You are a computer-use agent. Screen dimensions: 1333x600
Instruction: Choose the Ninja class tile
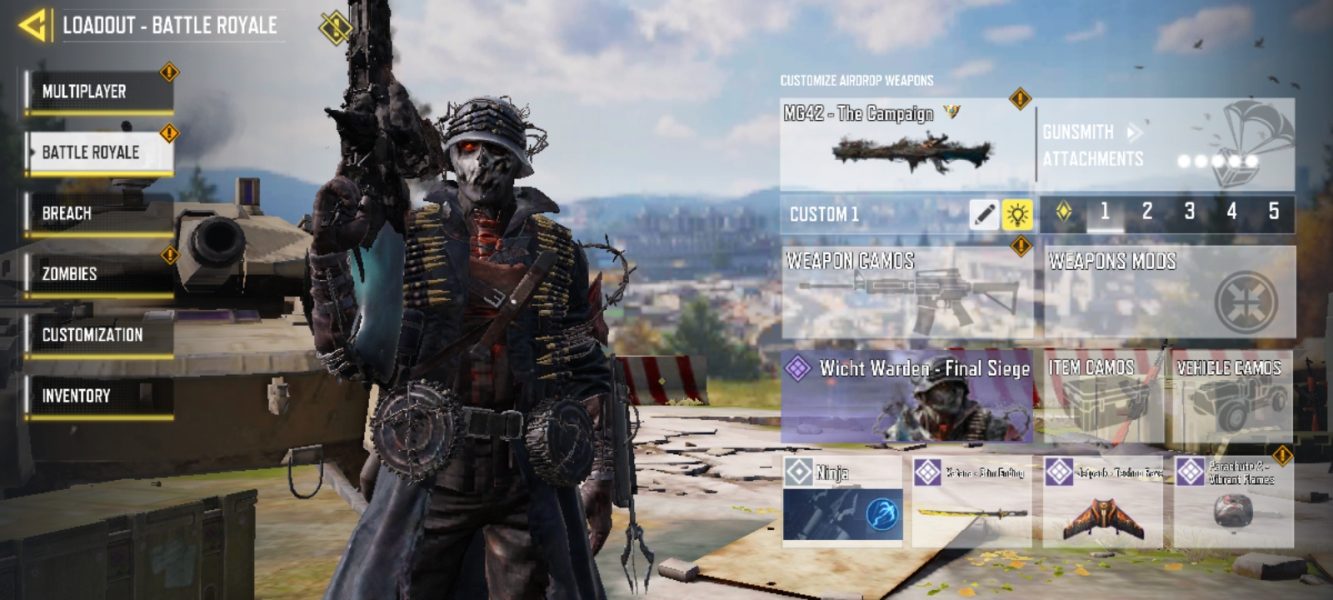[x=842, y=501]
